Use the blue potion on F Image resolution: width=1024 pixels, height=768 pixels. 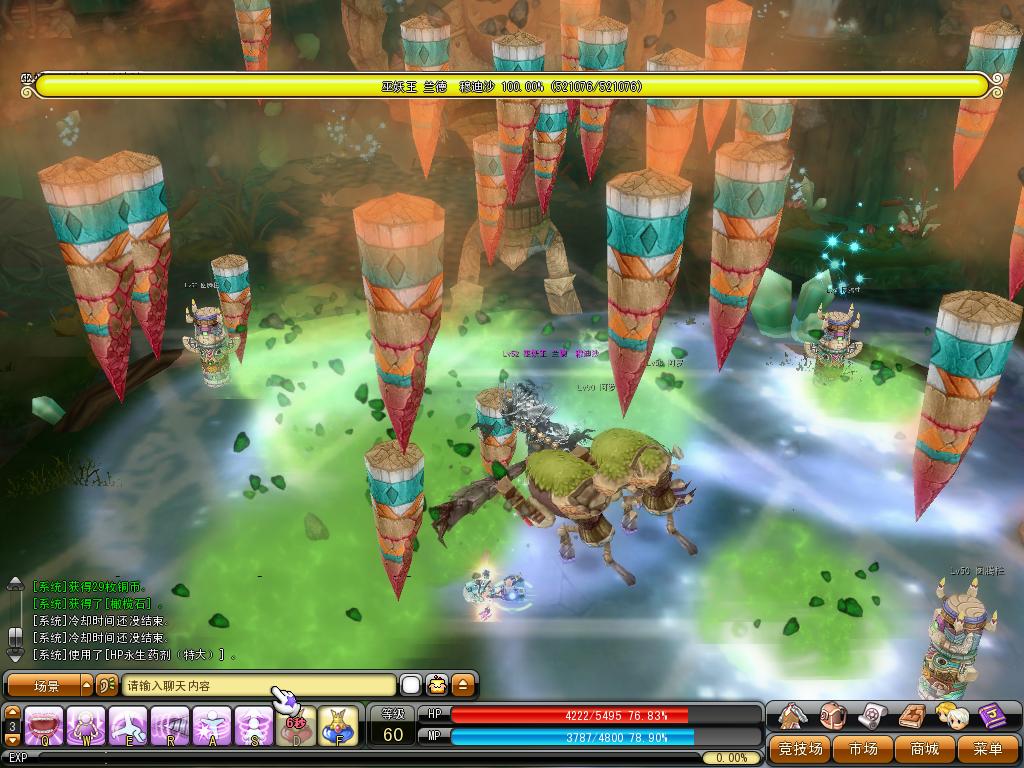pos(339,726)
